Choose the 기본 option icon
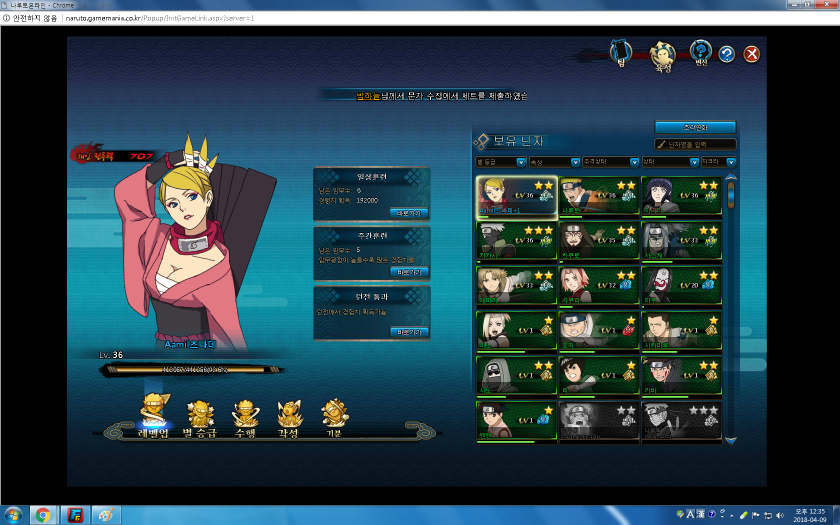This screenshot has height=525, width=840. [335, 414]
